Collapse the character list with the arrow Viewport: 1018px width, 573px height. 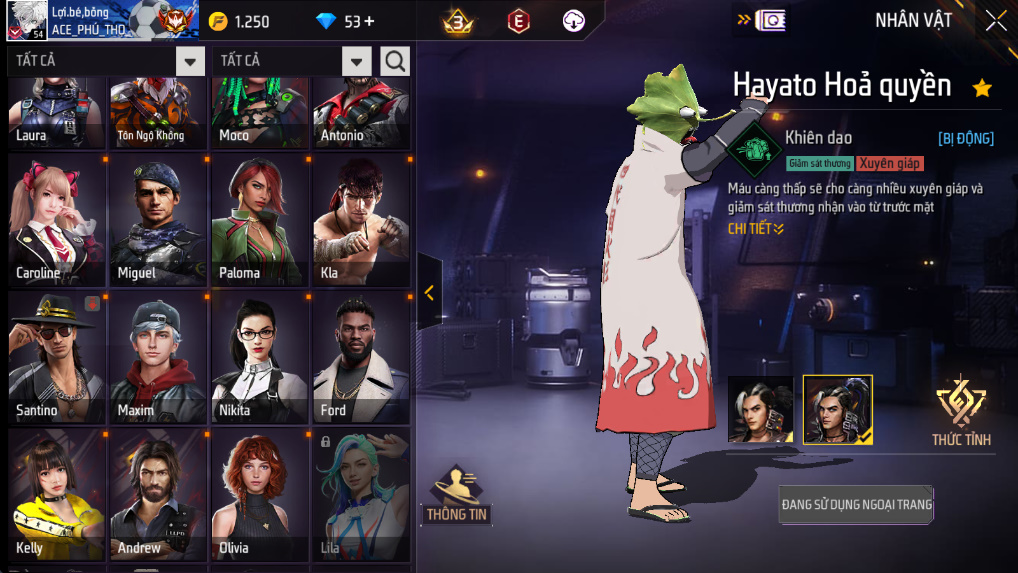point(429,292)
